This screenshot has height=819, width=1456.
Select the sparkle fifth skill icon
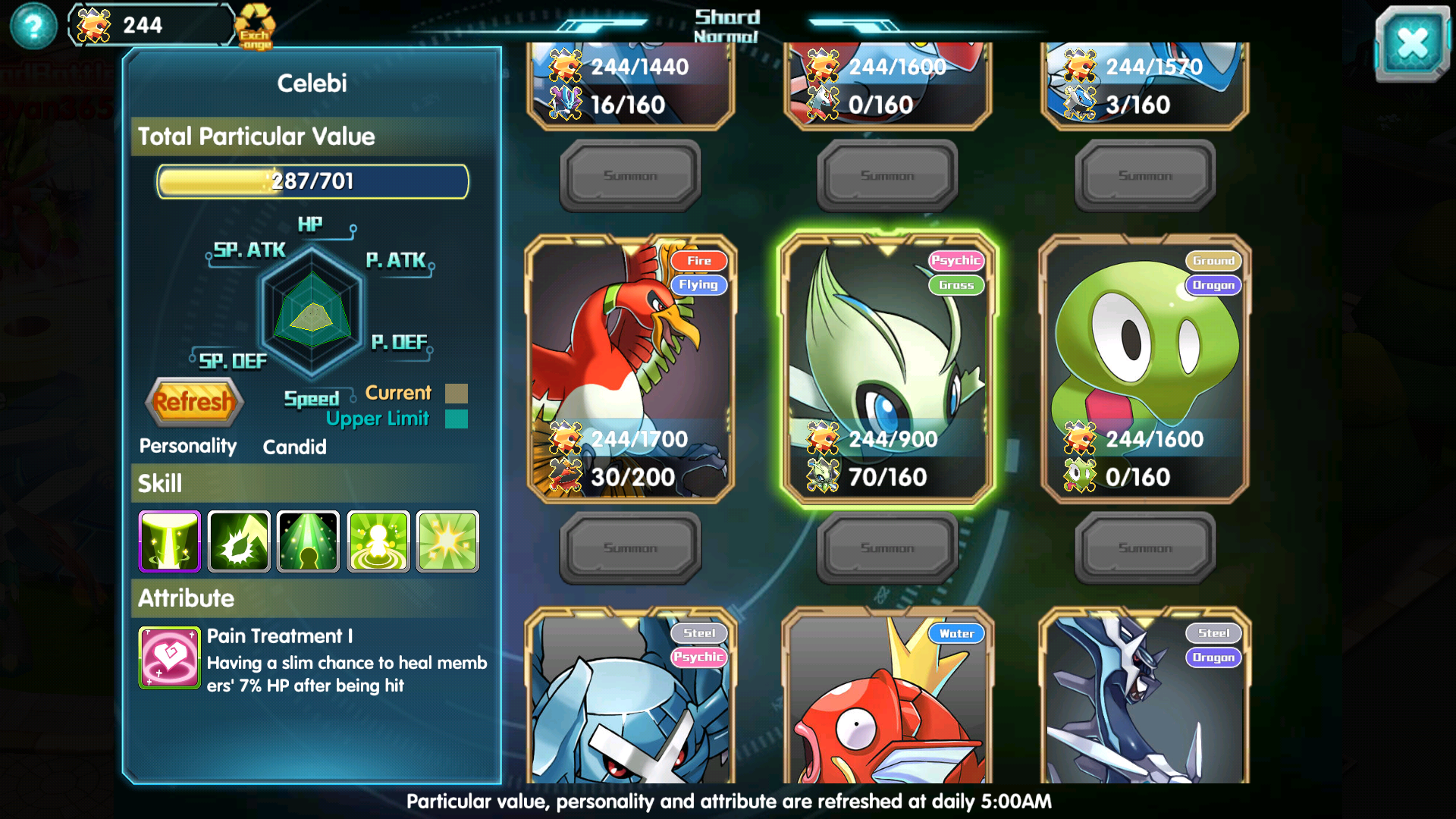click(x=447, y=541)
